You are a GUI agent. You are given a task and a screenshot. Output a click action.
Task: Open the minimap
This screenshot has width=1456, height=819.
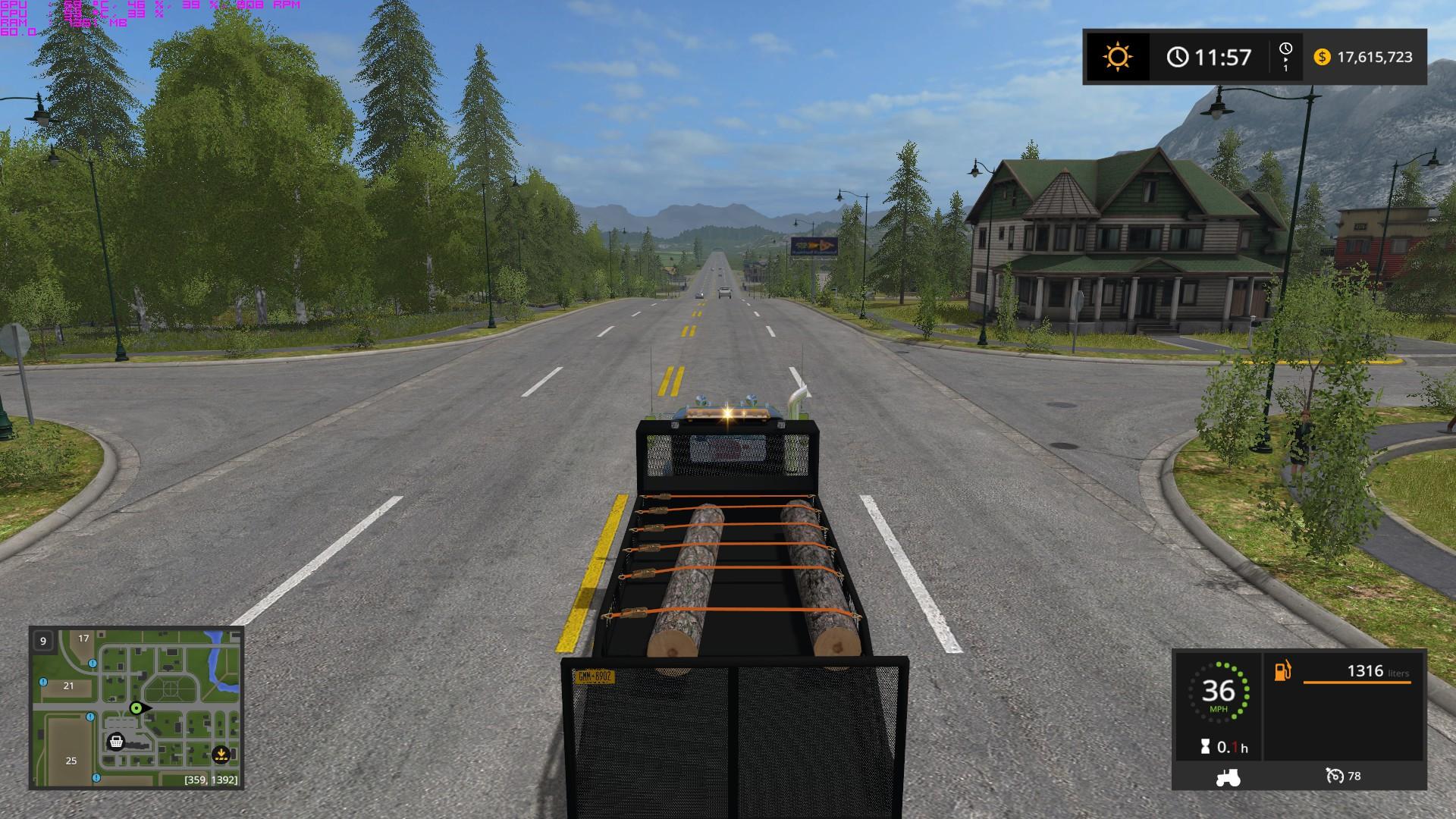coord(136,708)
